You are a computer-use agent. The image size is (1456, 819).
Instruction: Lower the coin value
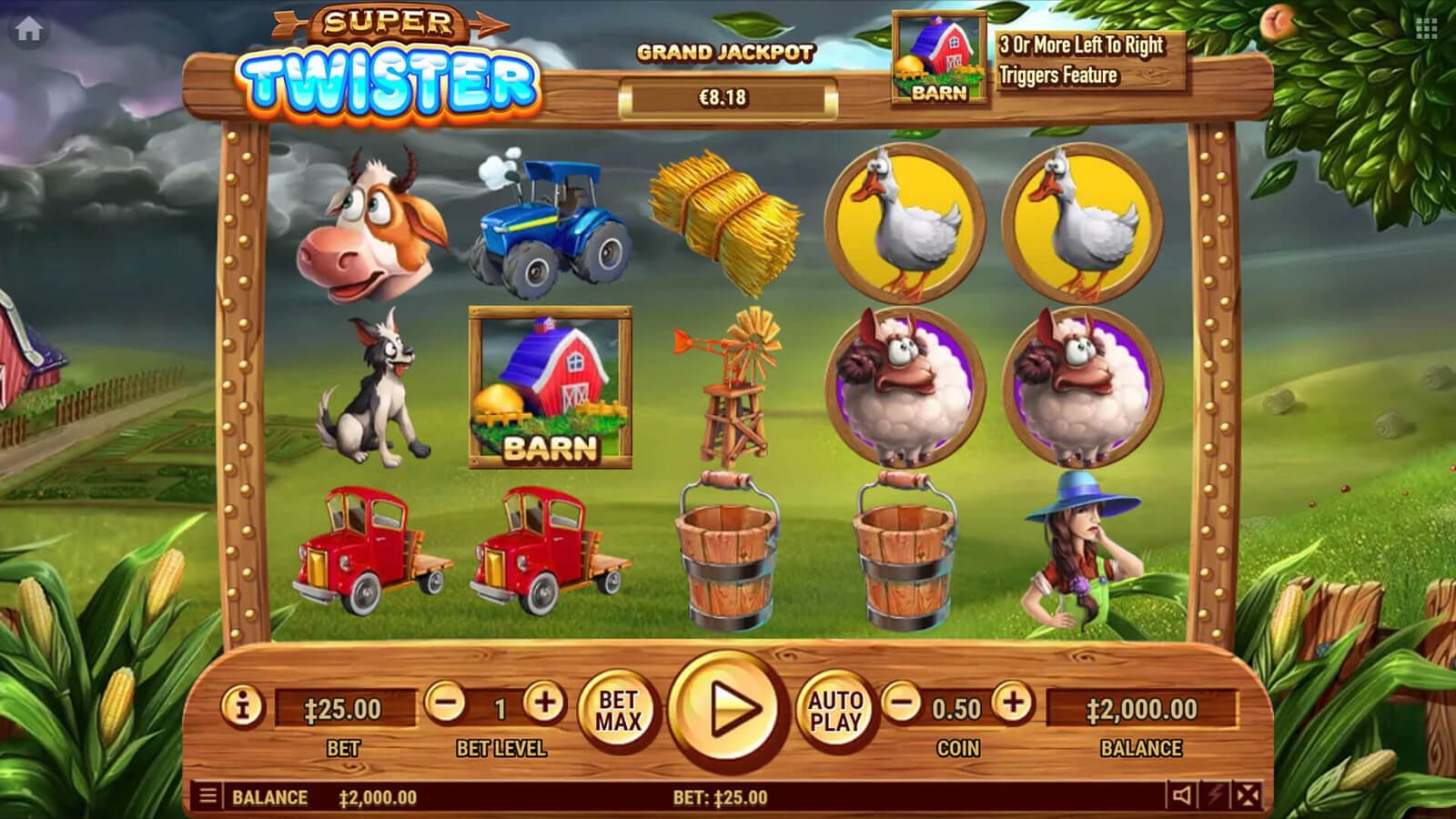903,703
